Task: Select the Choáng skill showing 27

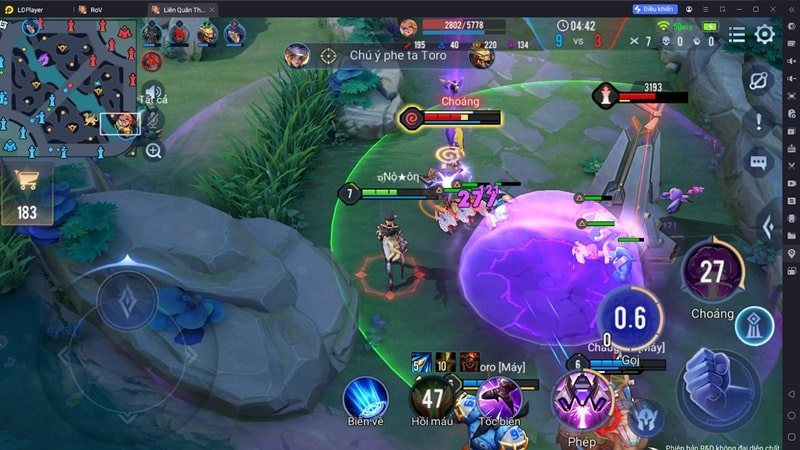Action: click(x=712, y=273)
